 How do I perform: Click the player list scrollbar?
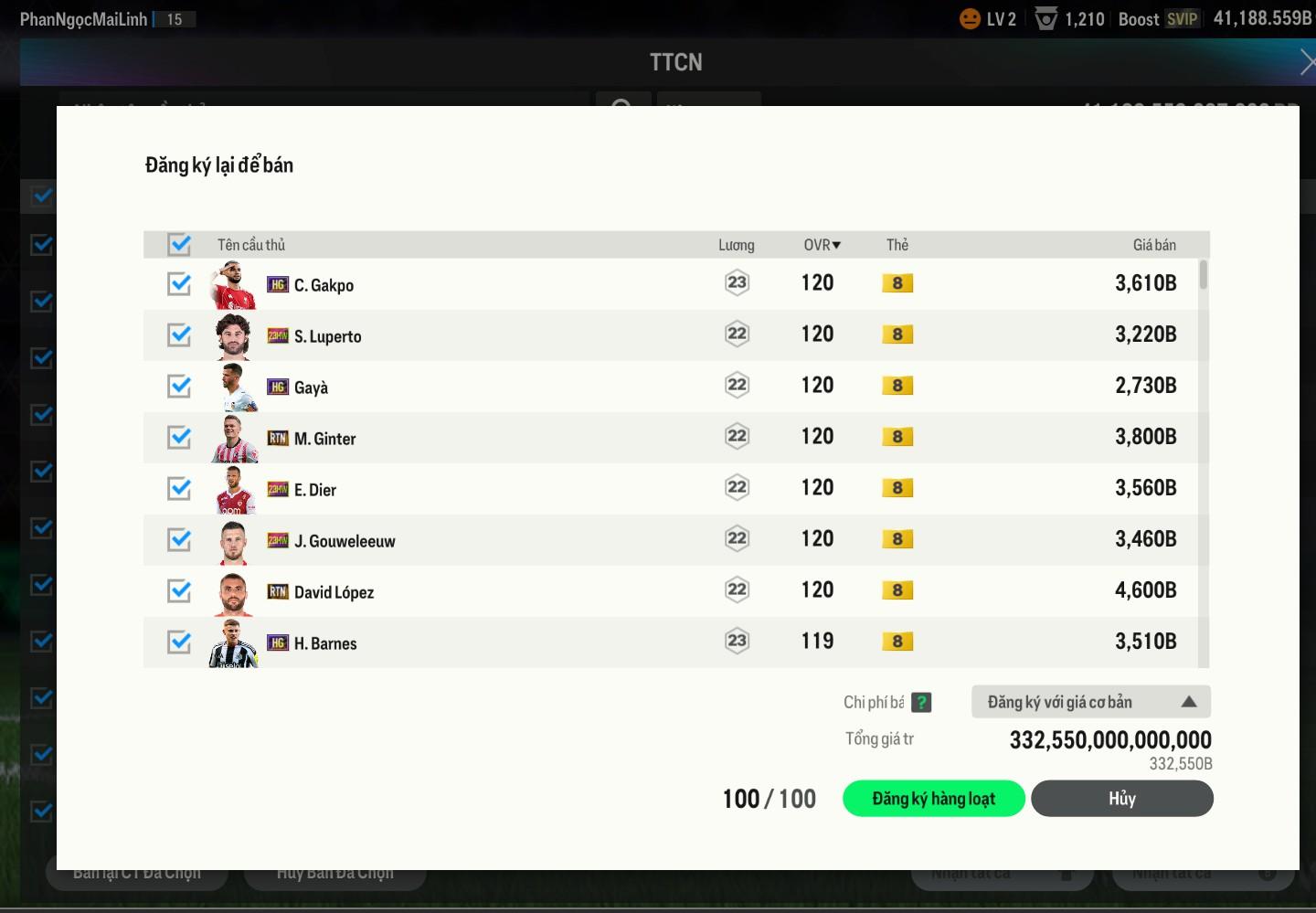[1204, 275]
